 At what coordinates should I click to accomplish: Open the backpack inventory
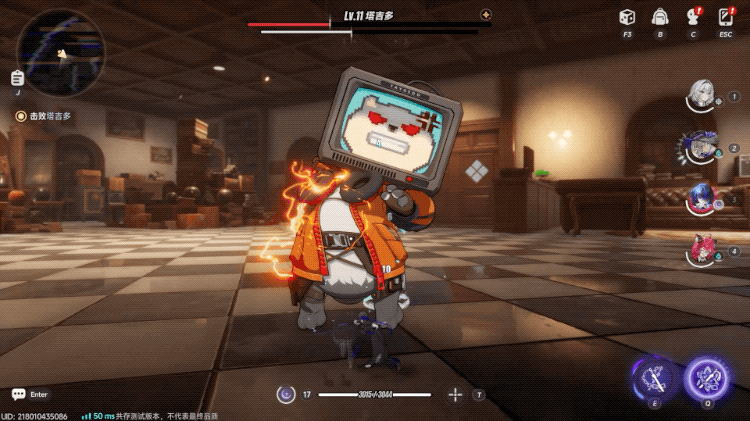coord(660,17)
